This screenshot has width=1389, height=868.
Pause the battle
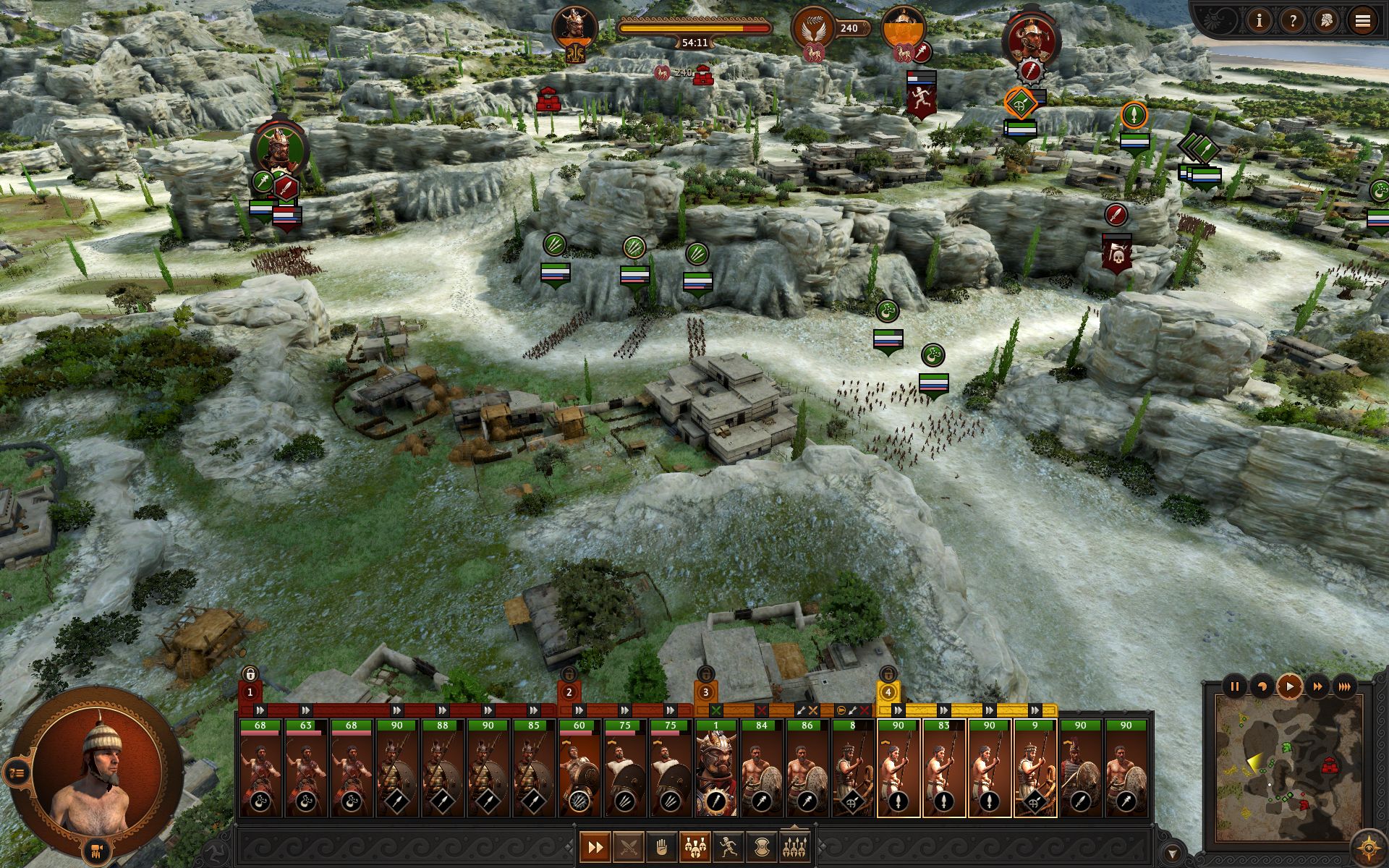click(x=1235, y=686)
